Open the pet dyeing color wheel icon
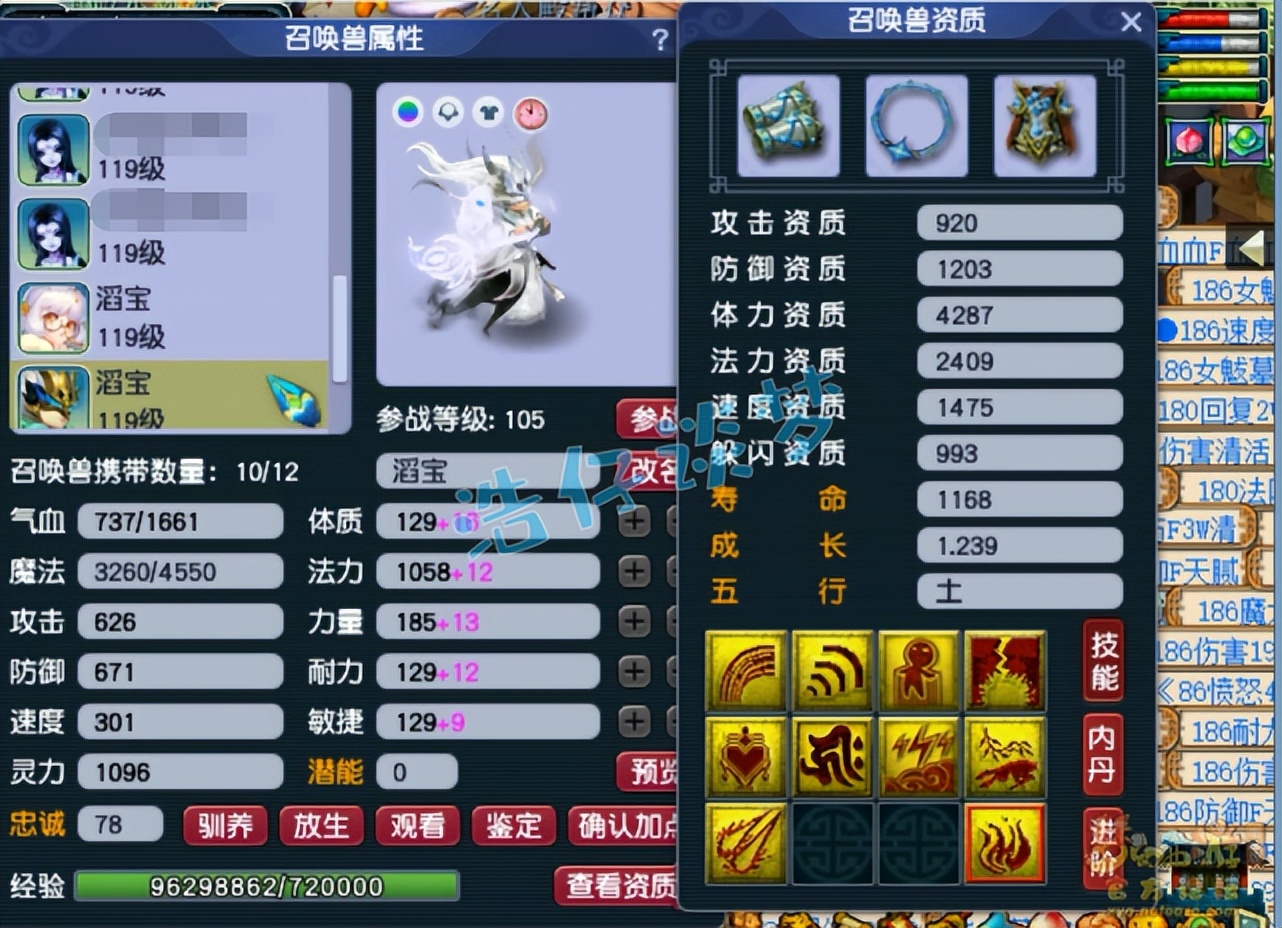Image resolution: width=1282 pixels, height=928 pixels. pos(406,112)
